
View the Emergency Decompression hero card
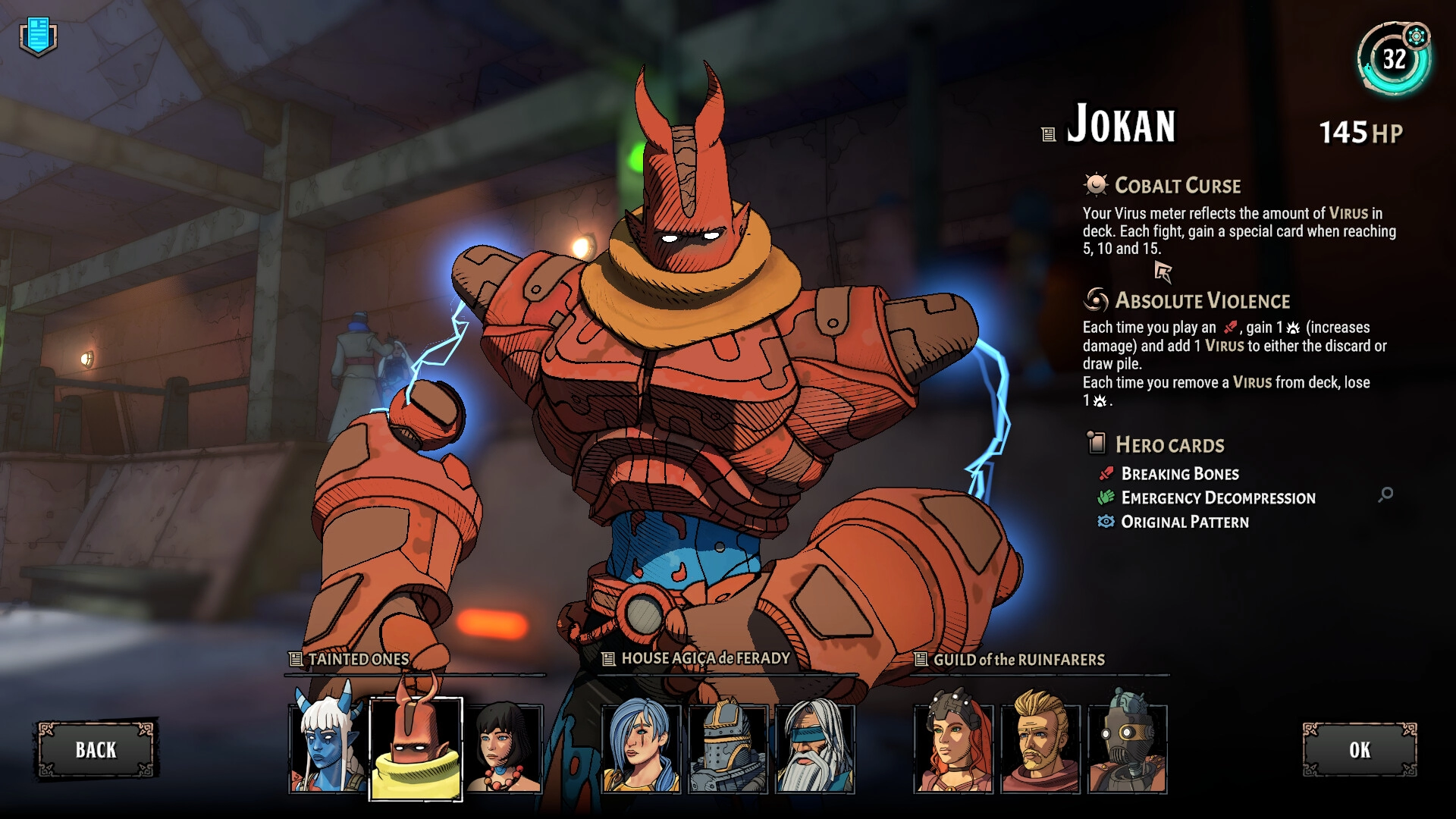(x=1217, y=498)
